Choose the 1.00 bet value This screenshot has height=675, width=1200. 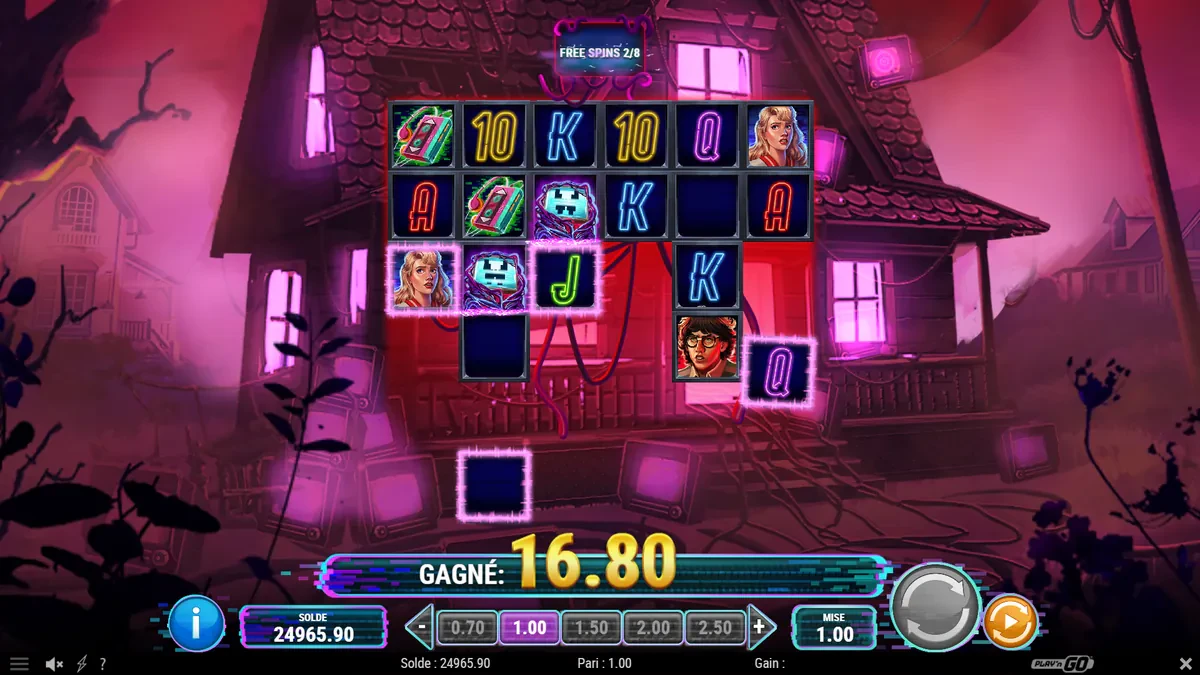[x=529, y=628]
